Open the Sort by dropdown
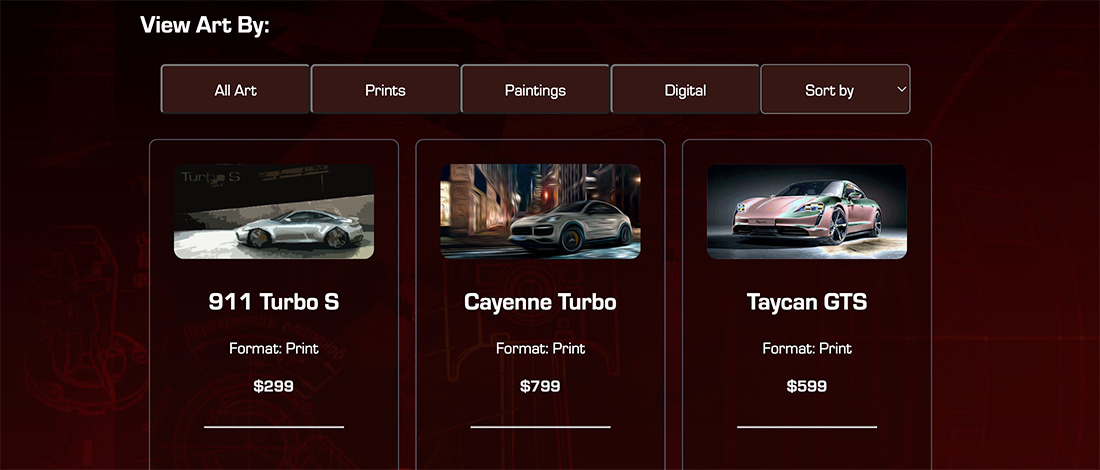1100x470 pixels. 835,90
